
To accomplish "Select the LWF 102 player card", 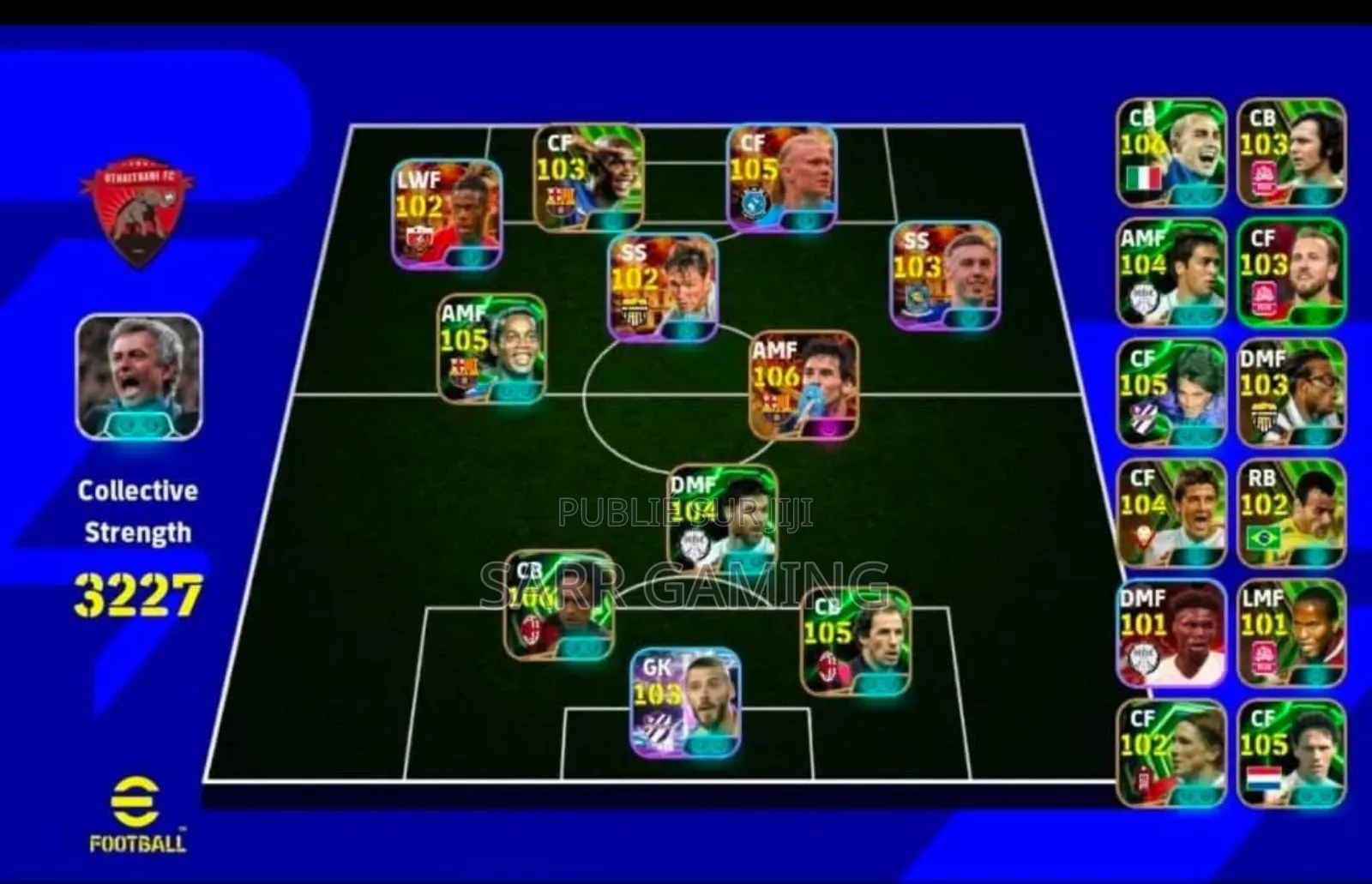I will pyautogui.click(x=447, y=213).
